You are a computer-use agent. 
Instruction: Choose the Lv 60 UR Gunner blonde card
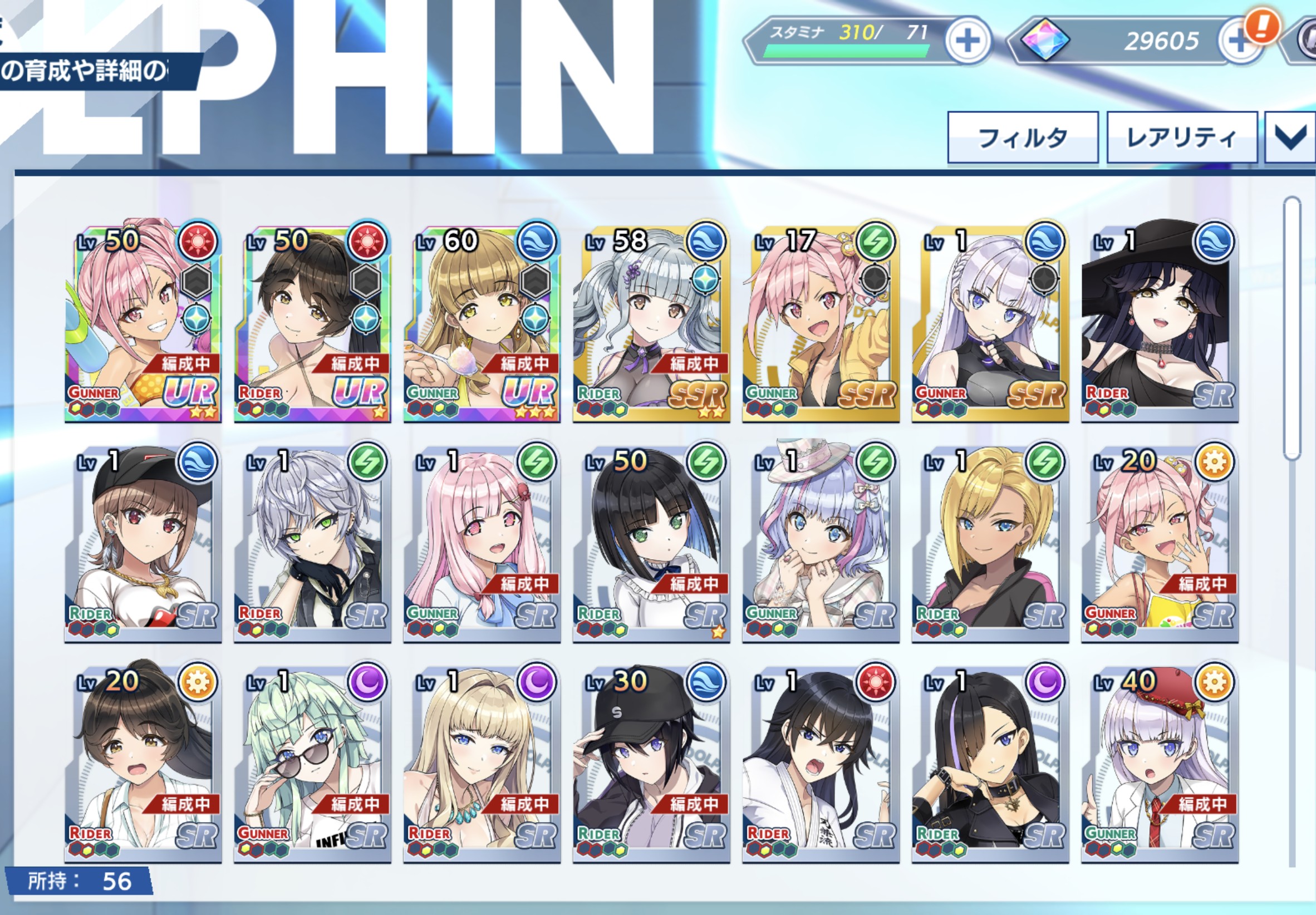tap(482, 321)
